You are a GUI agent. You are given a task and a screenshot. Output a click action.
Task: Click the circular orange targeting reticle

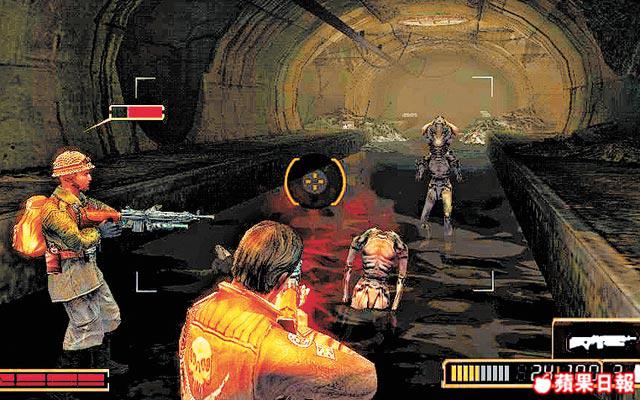coord(312,182)
